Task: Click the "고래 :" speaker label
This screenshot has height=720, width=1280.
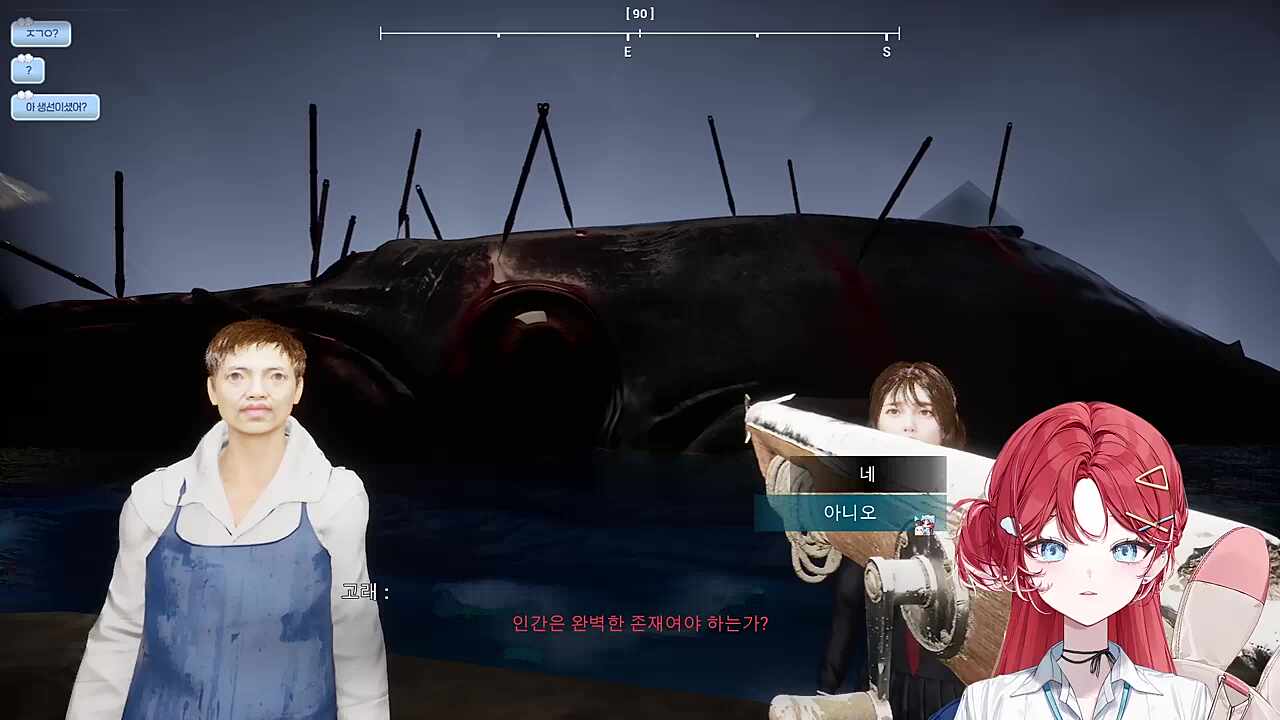Action: pos(364,591)
